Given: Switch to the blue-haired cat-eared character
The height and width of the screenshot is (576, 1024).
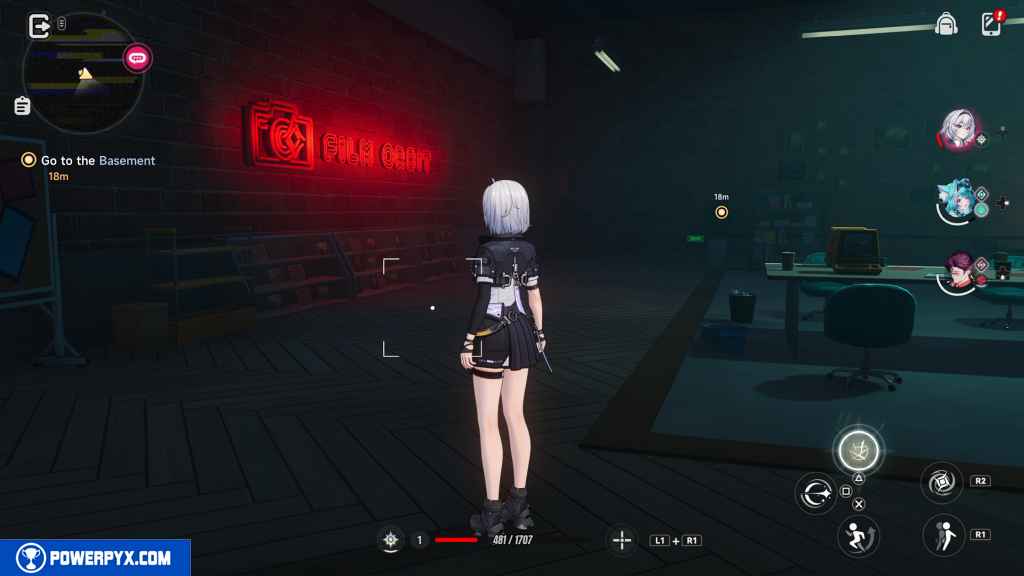Looking at the screenshot, I should click(x=957, y=203).
